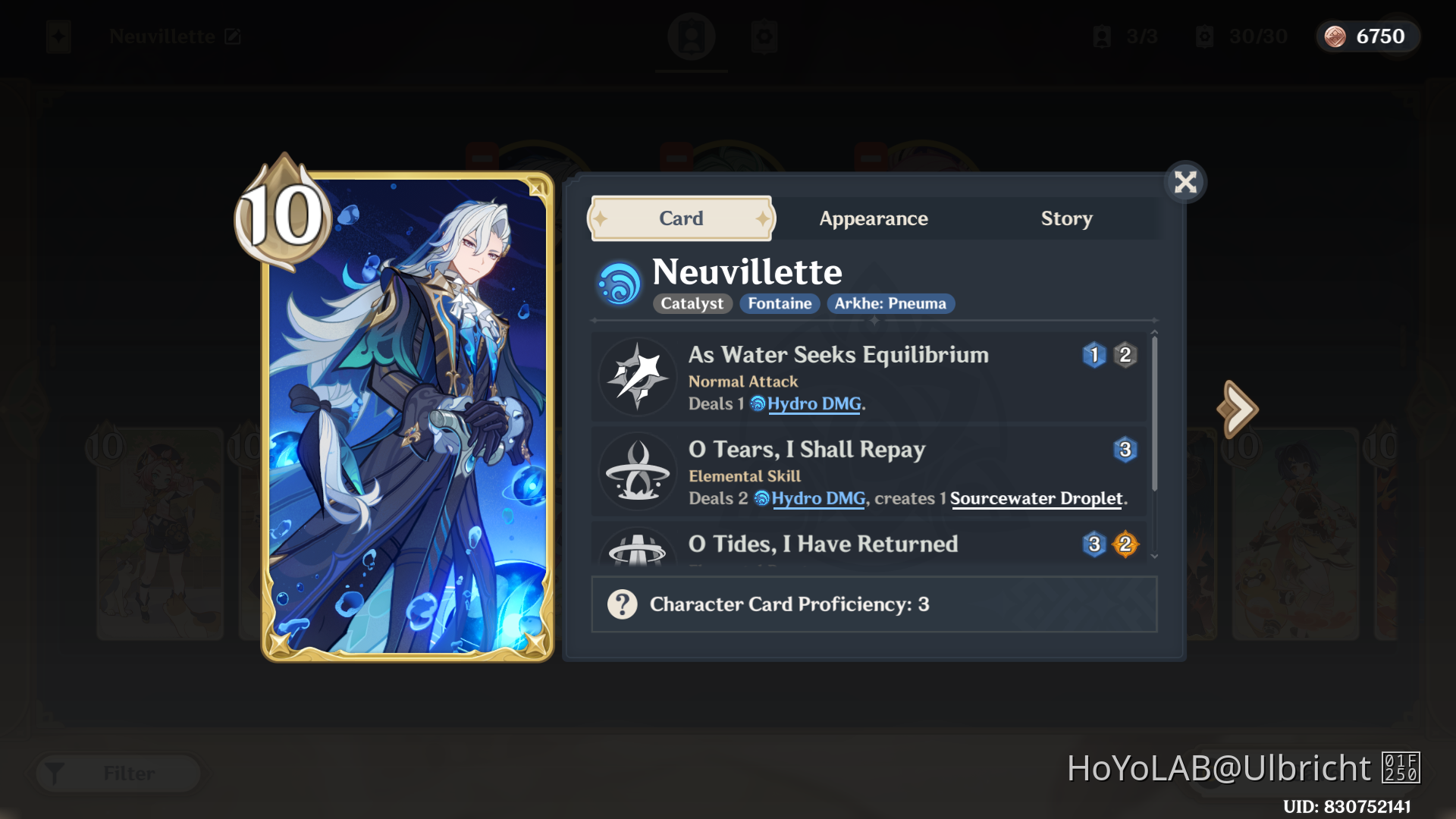The image size is (1456, 819).
Task: Open the Character Card Proficiency help icon
Action: pos(622,604)
